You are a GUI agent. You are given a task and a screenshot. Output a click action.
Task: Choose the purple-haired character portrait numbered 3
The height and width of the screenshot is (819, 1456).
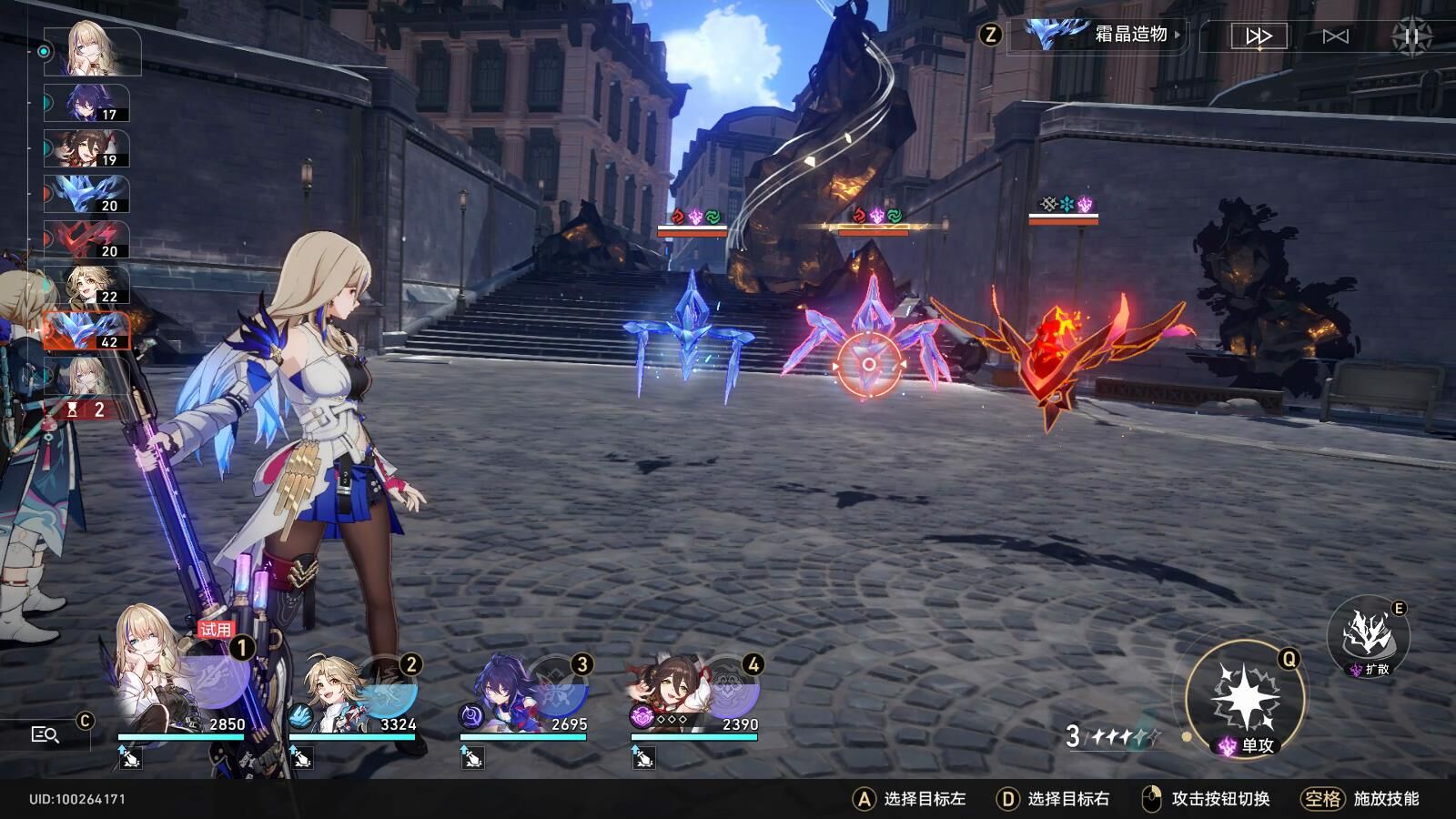[x=524, y=693]
